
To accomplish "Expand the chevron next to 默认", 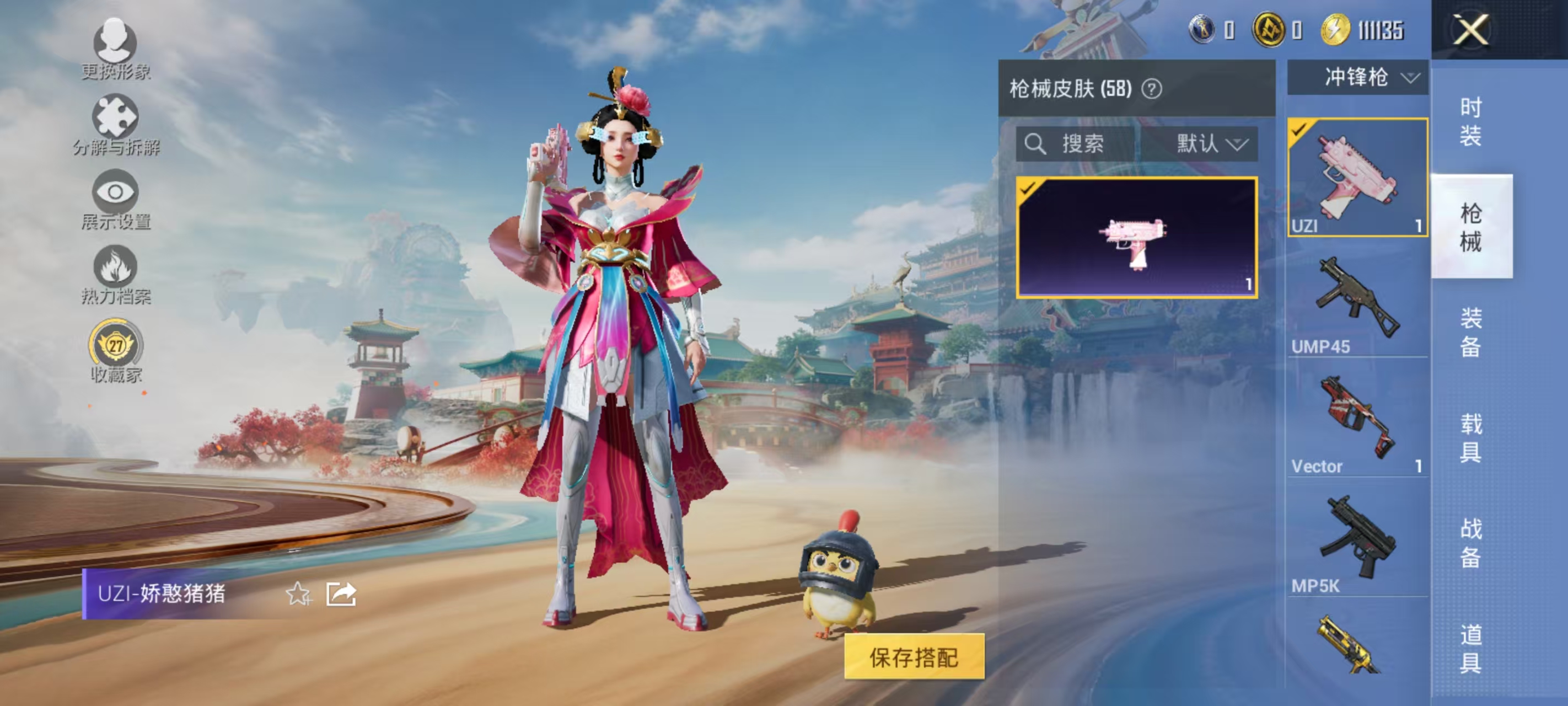I will [x=1239, y=145].
